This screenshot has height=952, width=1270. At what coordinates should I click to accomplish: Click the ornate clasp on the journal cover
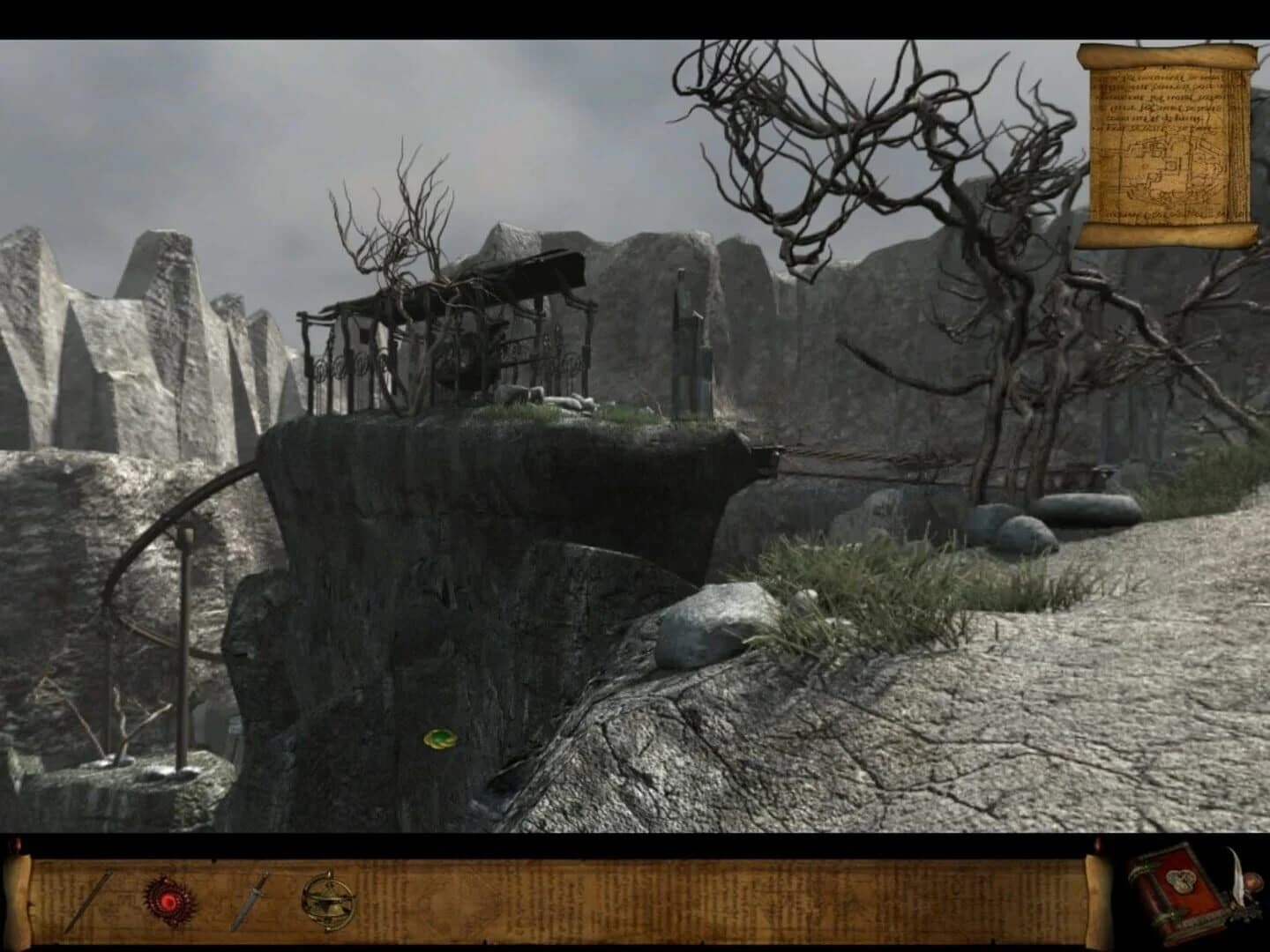1180,881
